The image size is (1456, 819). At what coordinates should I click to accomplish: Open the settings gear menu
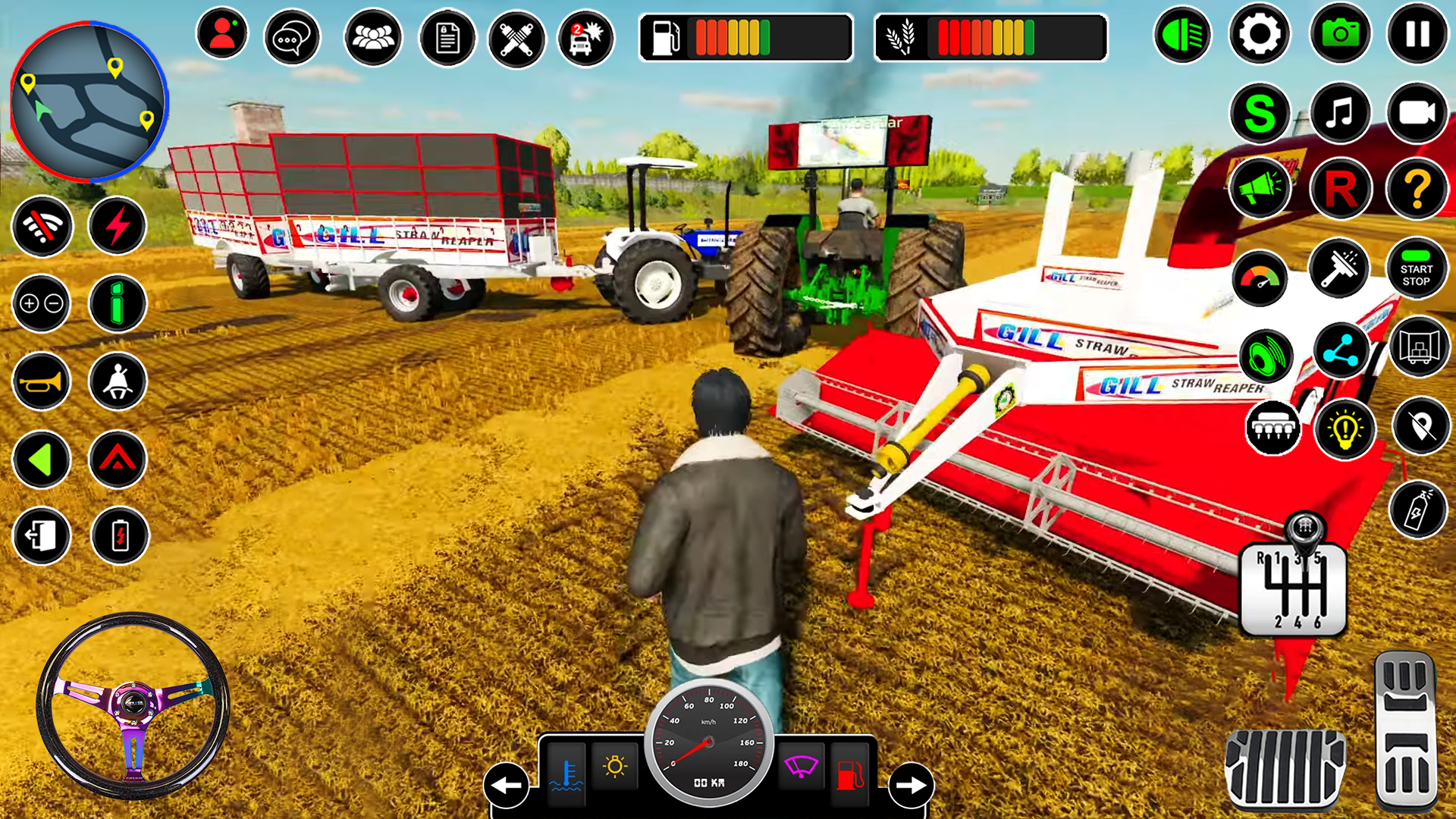click(x=1257, y=35)
